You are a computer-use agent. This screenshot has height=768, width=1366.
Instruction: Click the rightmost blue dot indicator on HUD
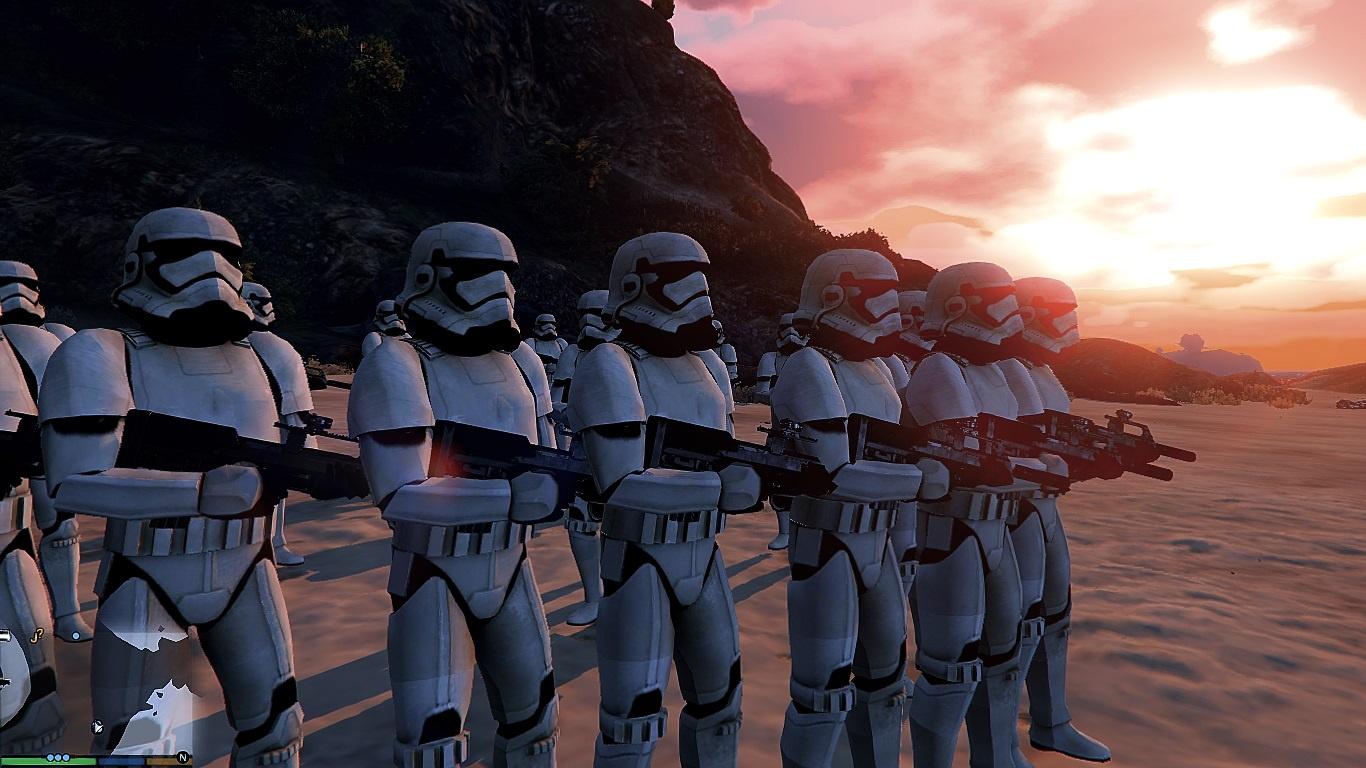tap(66, 757)
